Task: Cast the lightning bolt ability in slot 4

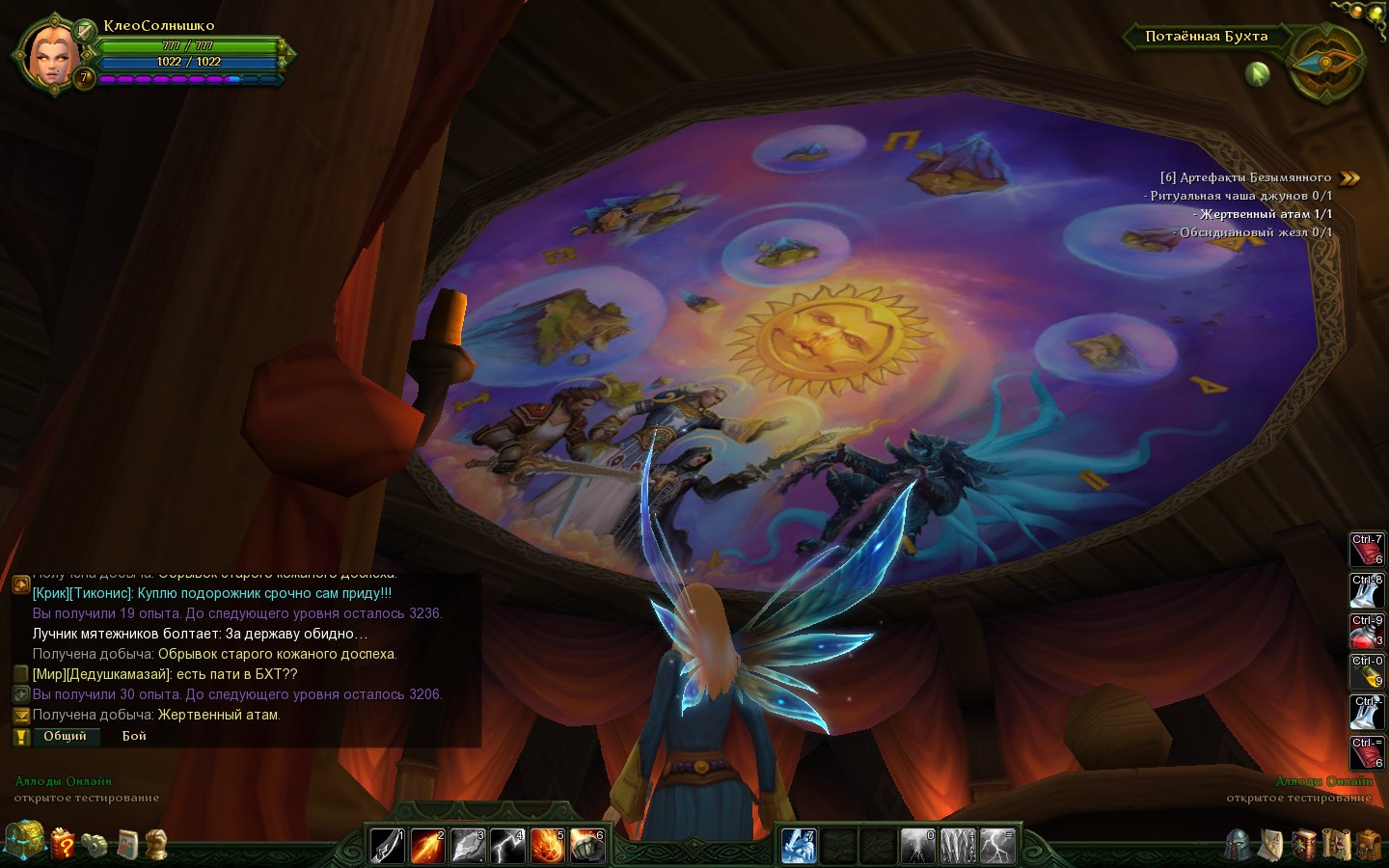Action: click(507, 846)
